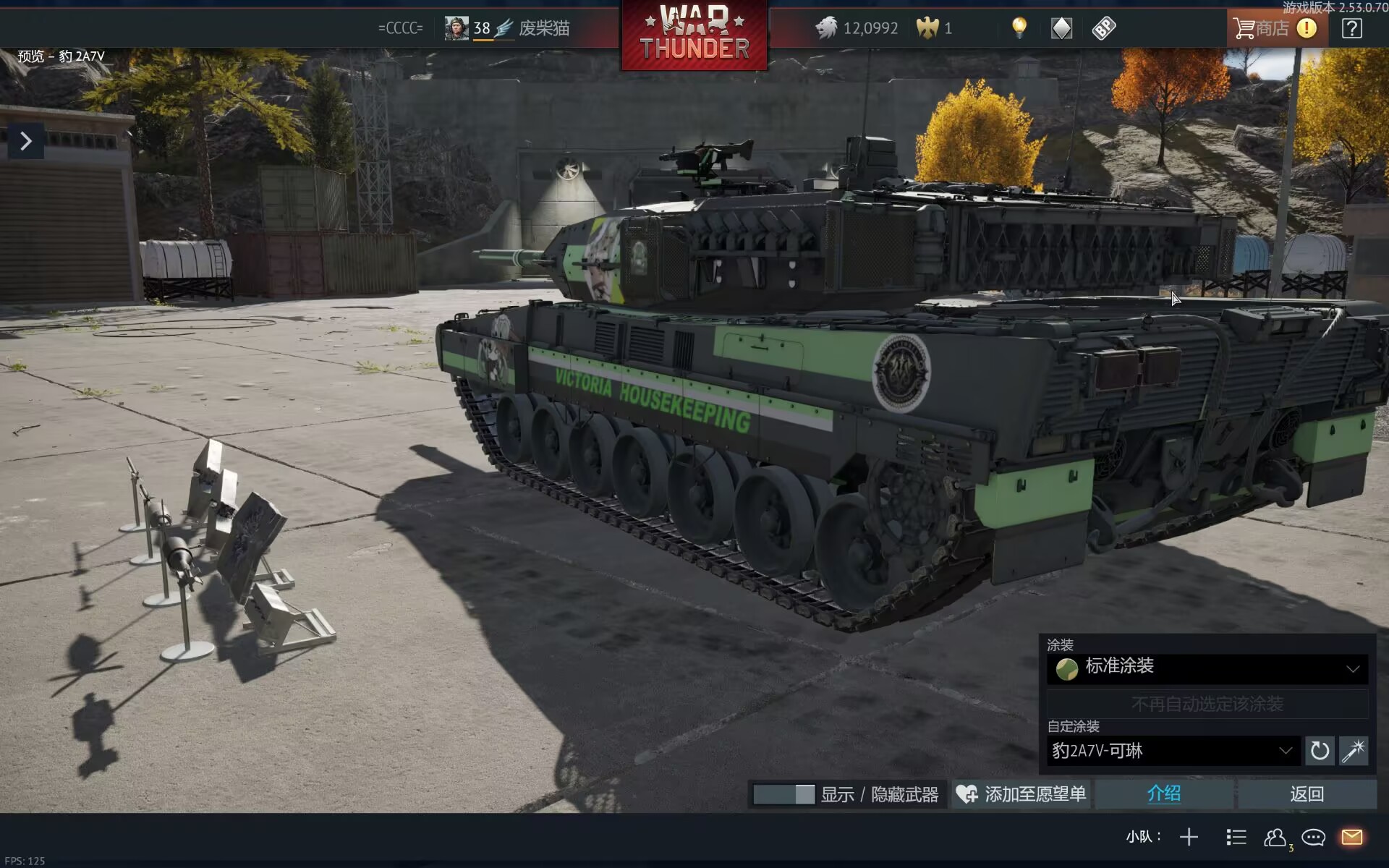Add vehicle to wishlist 添加至愿望单
This screenshot has height=868, width=1389.
1021,794
